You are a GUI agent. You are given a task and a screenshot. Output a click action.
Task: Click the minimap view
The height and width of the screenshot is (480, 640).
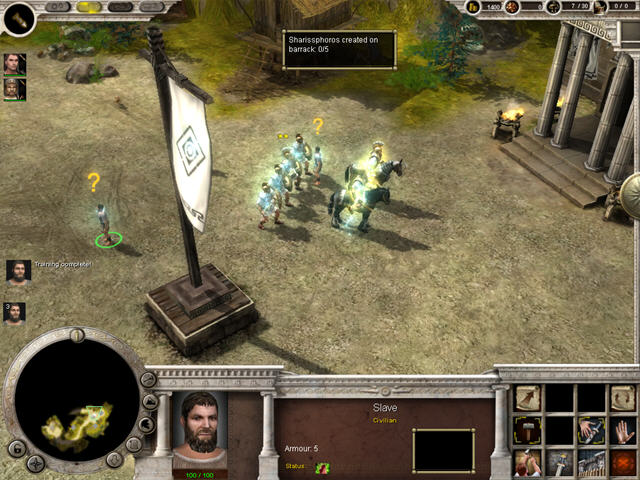tap(76, 400)
